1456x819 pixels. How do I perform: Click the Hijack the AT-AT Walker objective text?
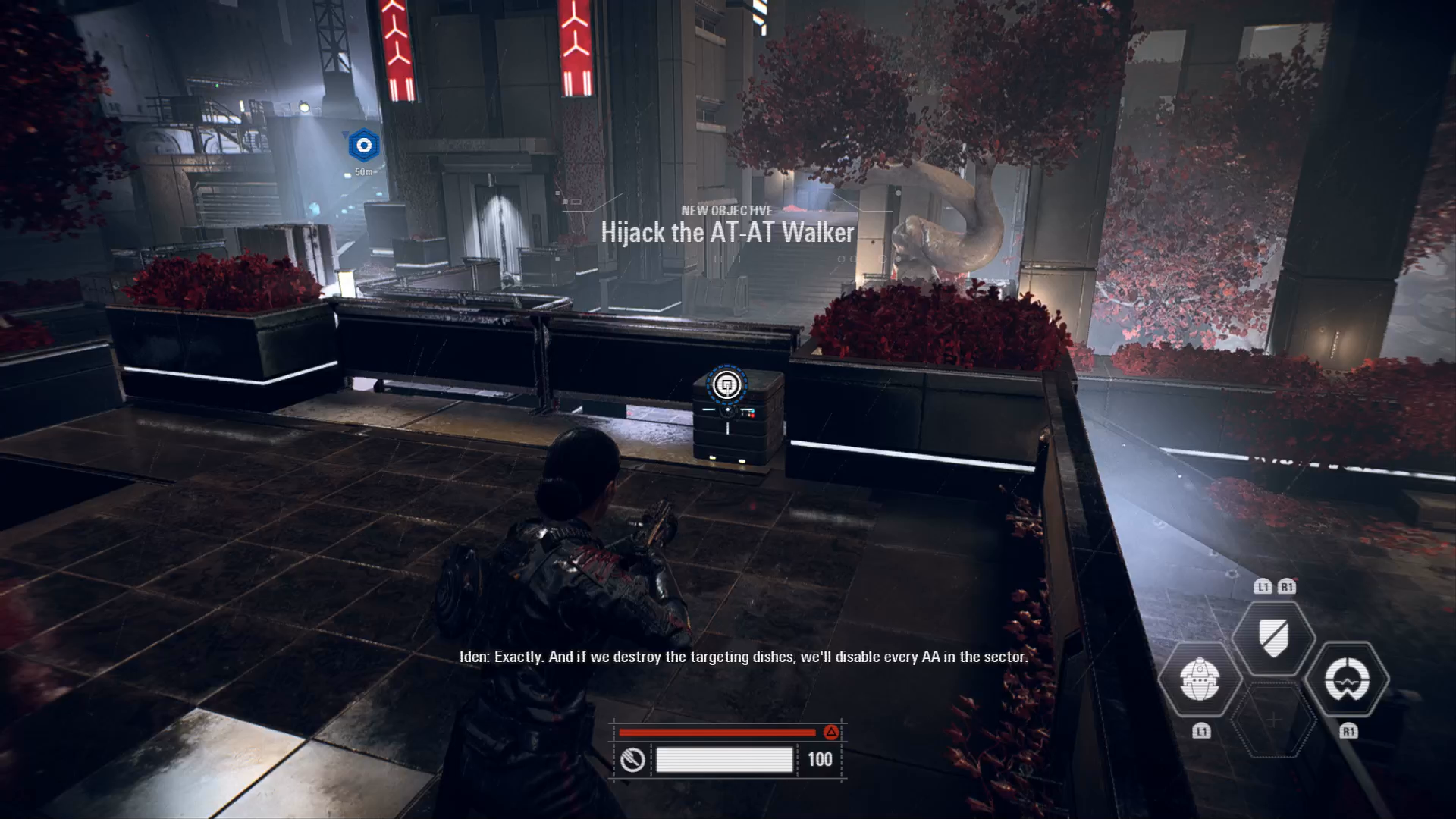click(x=727, y=233)
